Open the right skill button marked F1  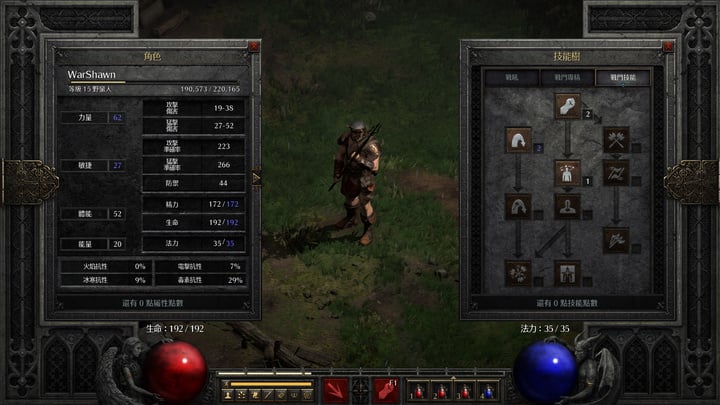385,390
